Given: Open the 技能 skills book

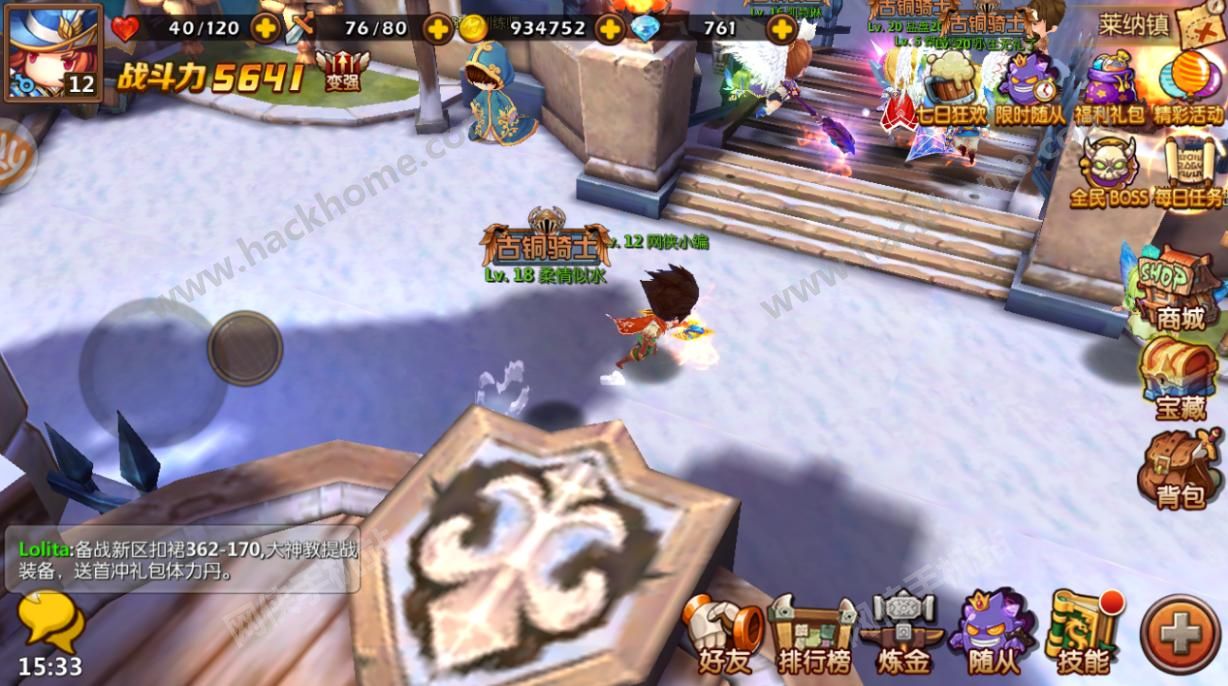Looking at the screenshot, I should click(x=1083, y=632).
